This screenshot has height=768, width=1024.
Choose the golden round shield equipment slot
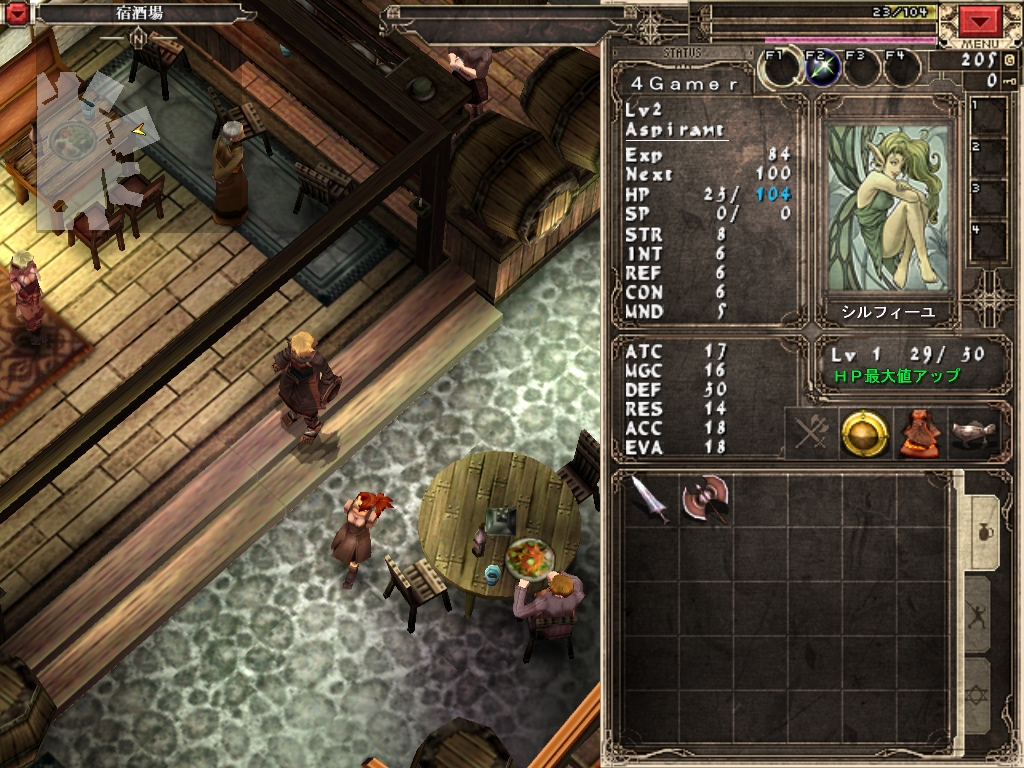pyautogui.click(x=864, y=432)
